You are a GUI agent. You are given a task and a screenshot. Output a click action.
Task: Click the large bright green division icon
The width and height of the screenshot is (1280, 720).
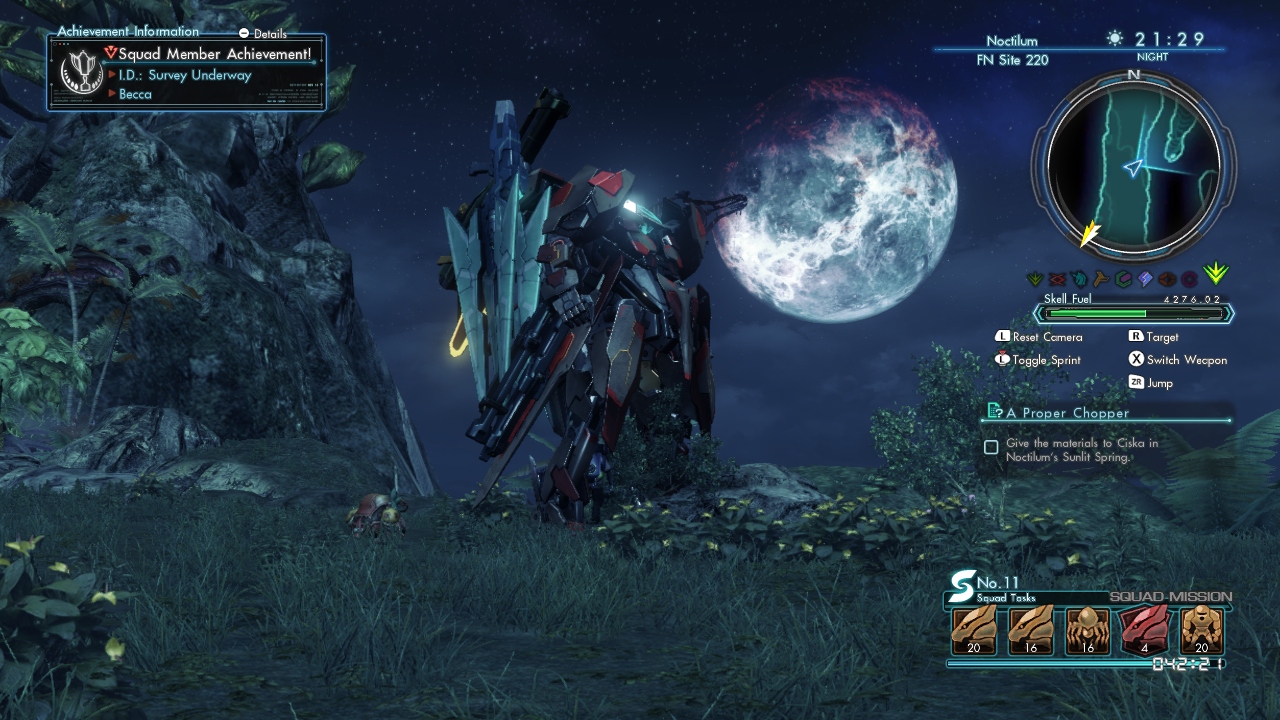tap(1215, 274)
